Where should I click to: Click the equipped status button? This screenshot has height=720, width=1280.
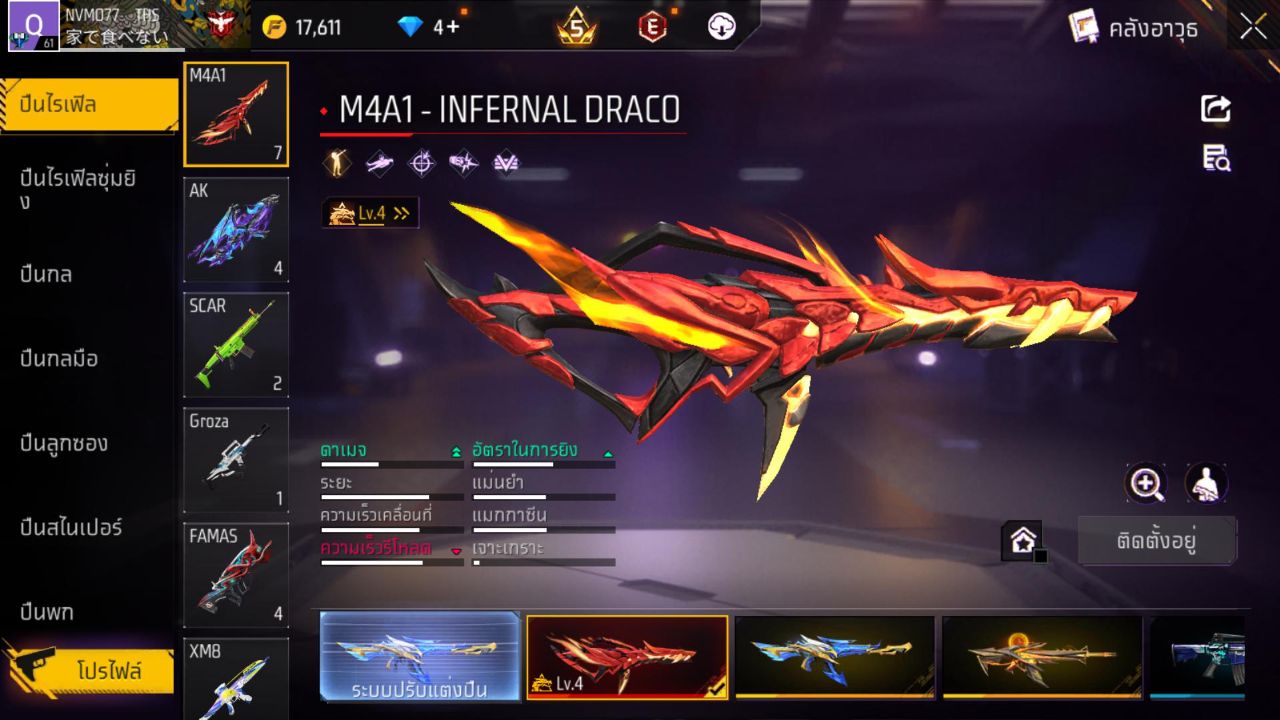1157,541
